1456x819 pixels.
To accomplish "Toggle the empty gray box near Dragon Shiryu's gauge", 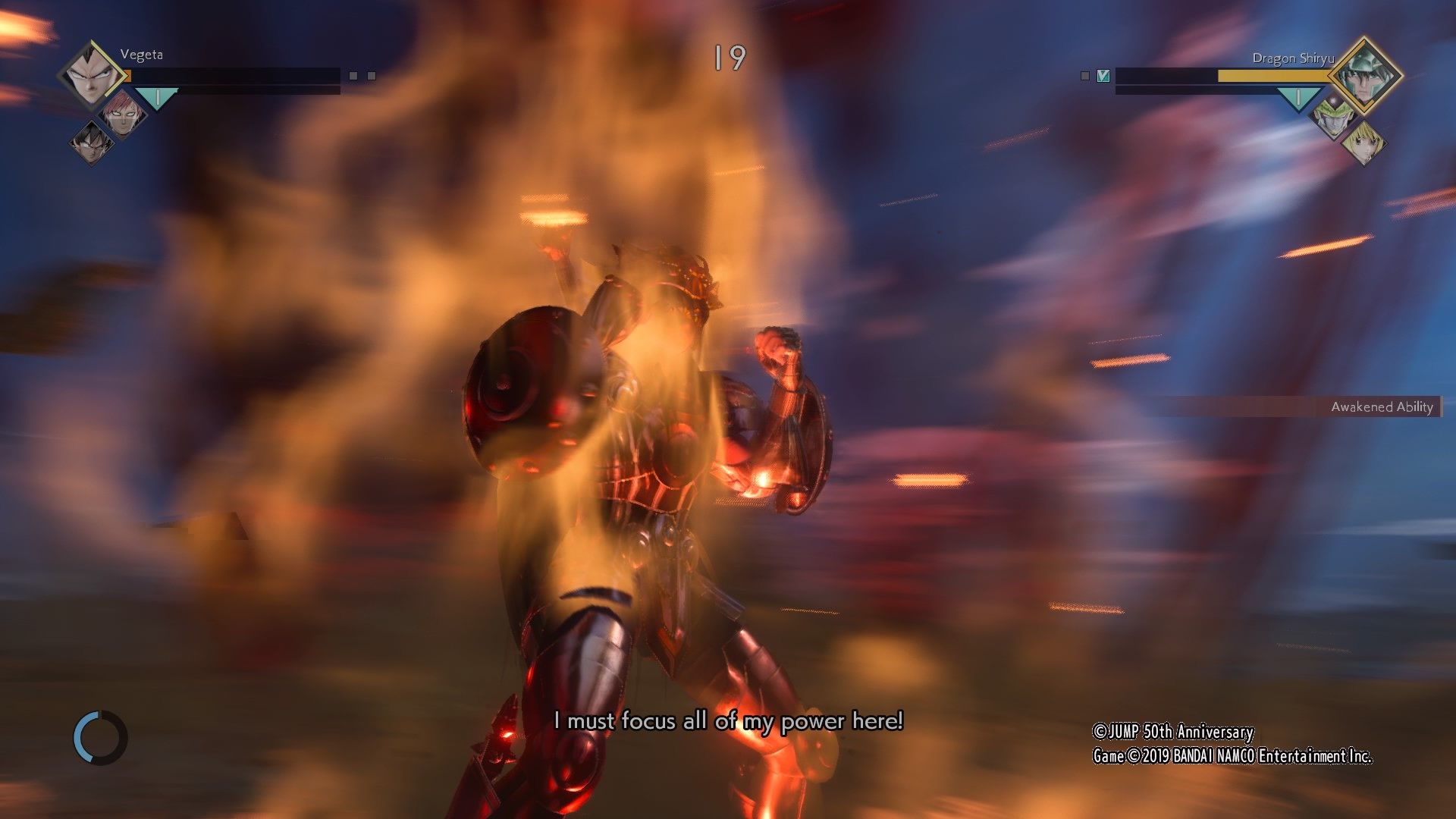I will 1085,76.
